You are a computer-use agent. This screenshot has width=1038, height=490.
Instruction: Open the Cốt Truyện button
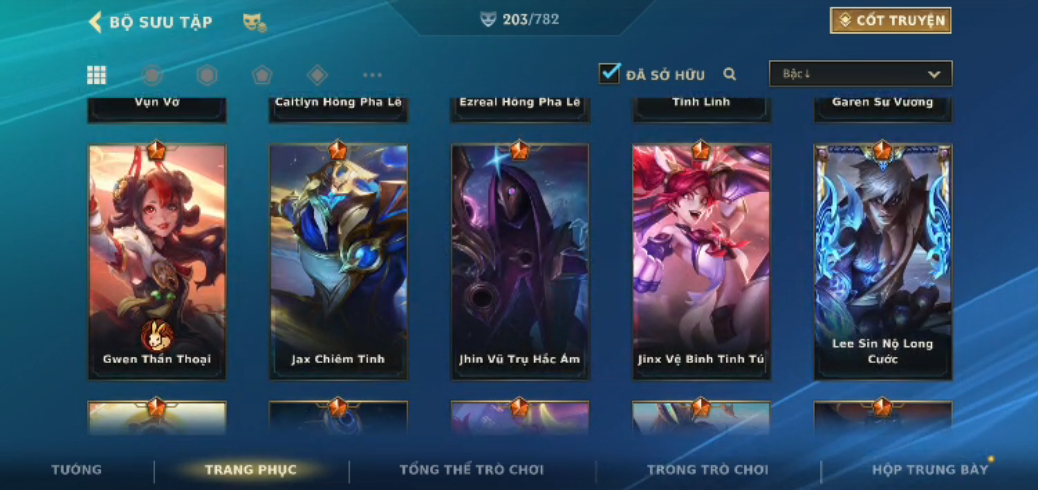[x=889, y=20]
